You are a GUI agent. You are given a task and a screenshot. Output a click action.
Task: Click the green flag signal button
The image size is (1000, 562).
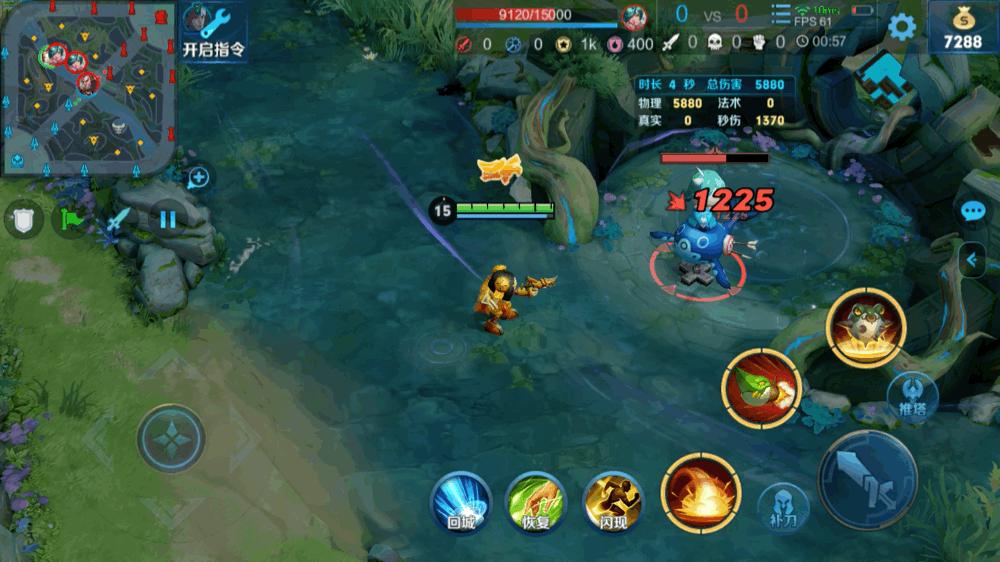71,219
